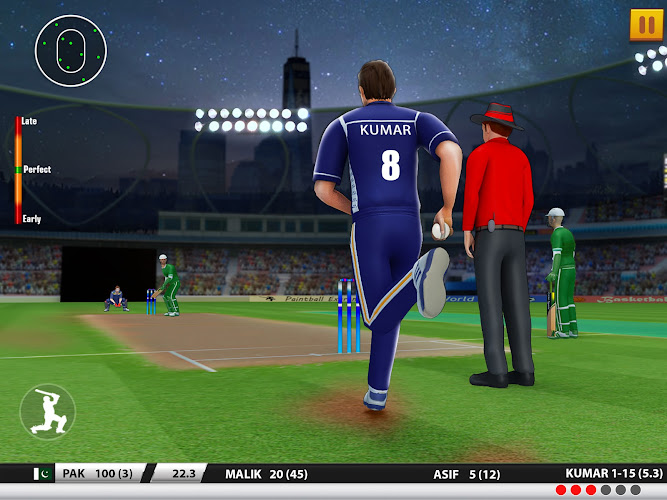The width and height of the screenshot is (667, 500).
Task: Tap the batsman swing shot button
Action: (47, 411)
